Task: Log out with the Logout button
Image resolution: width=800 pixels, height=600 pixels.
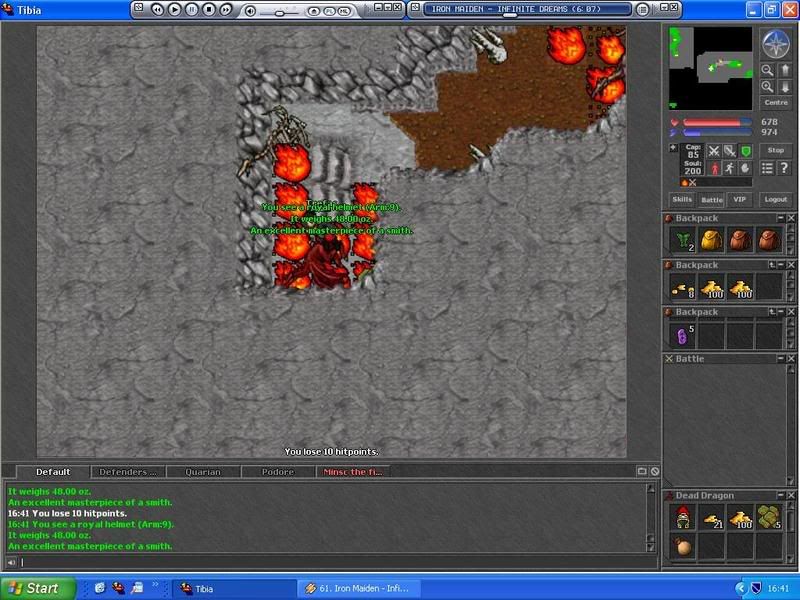Action: 775,199
